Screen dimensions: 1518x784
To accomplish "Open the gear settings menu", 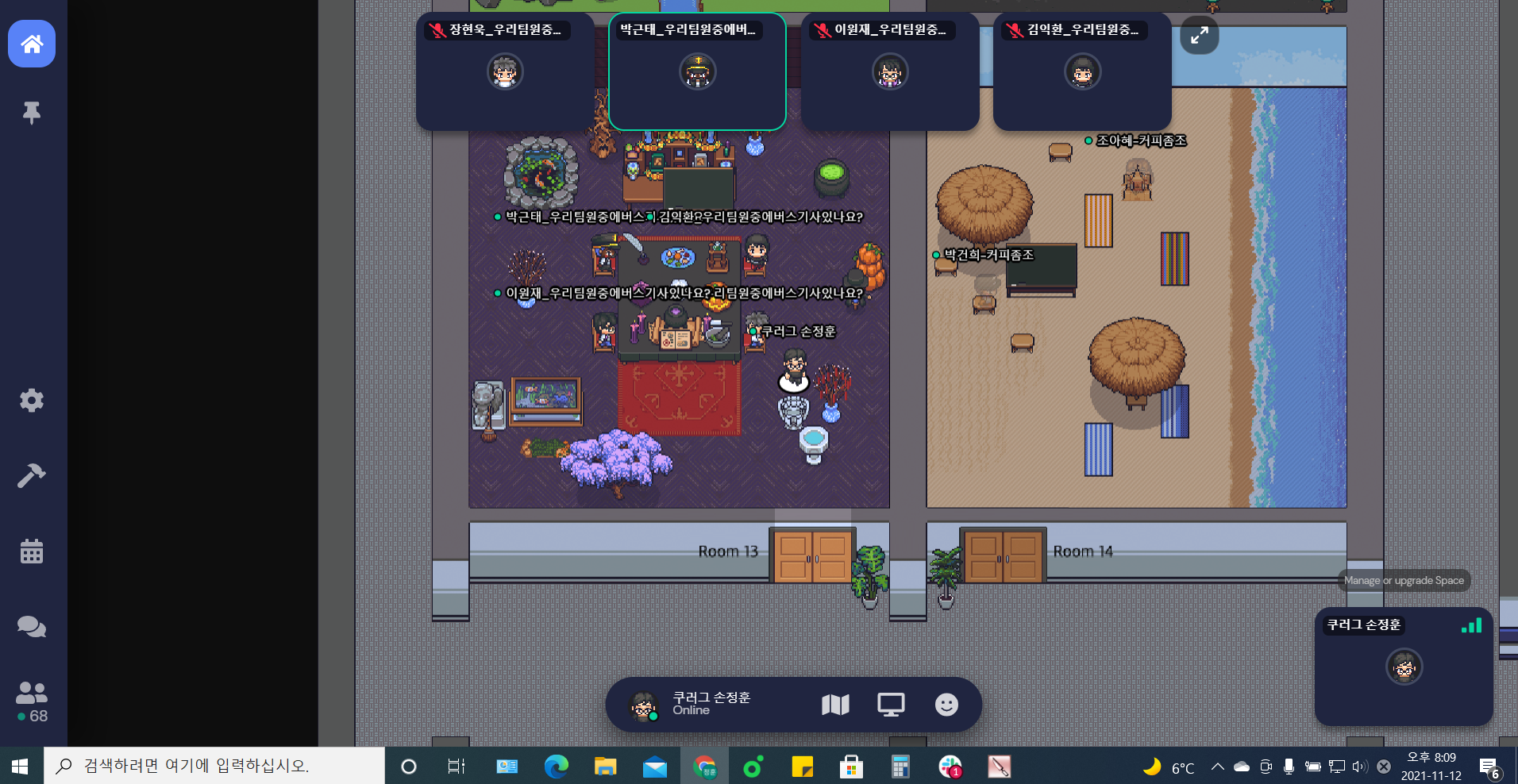I will tap(32, 400).
